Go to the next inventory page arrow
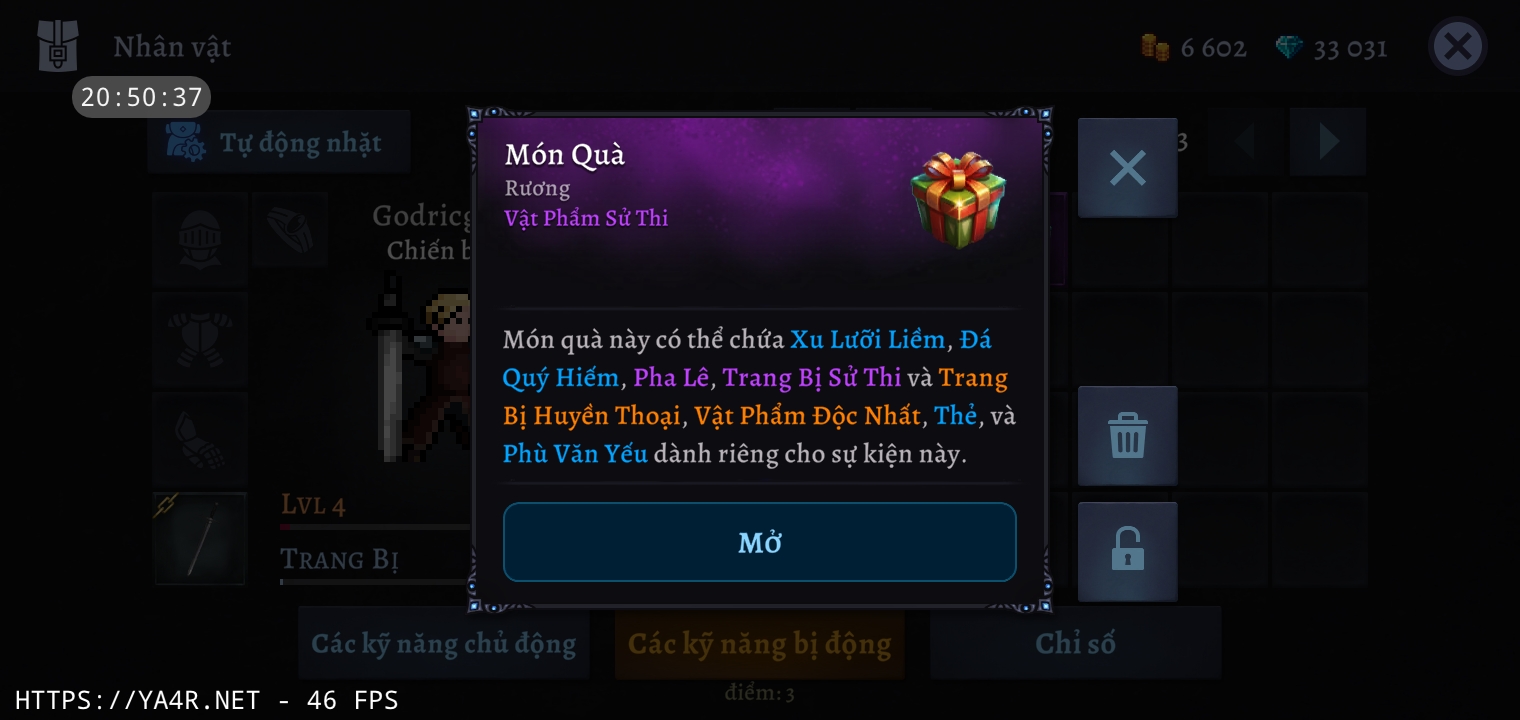1520x720 pixels. pyautogui.click(x=1328, y=142)
